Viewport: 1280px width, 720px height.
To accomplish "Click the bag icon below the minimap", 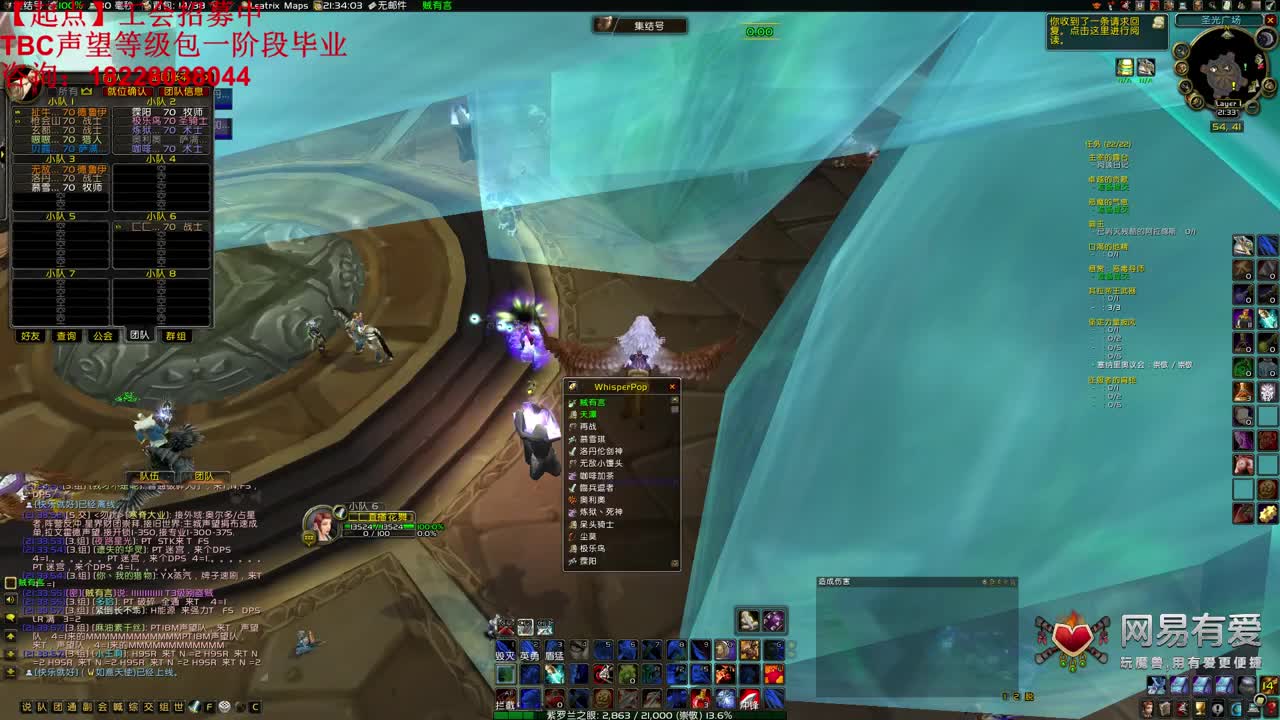I will (x=1124, y=67).
